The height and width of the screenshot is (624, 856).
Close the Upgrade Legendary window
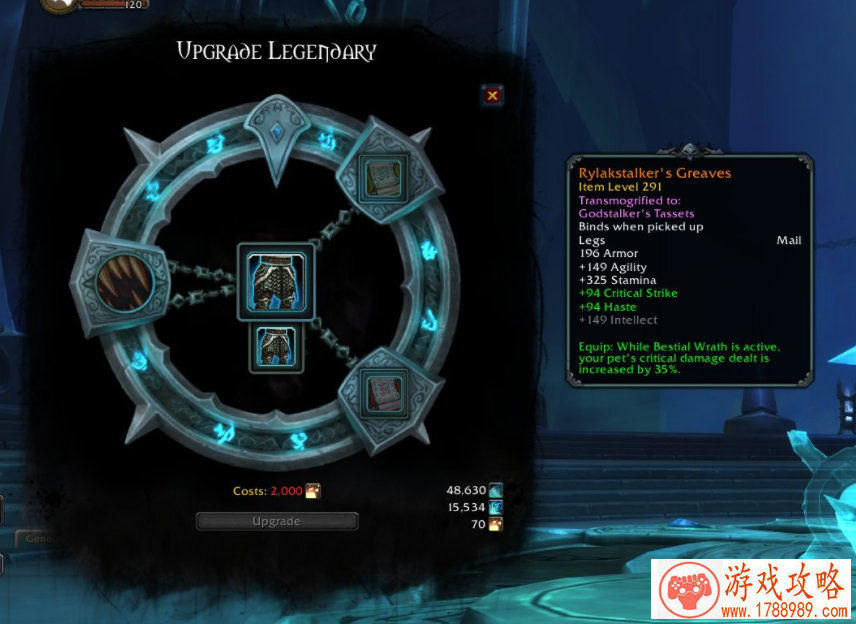click(x=492, y=96)
